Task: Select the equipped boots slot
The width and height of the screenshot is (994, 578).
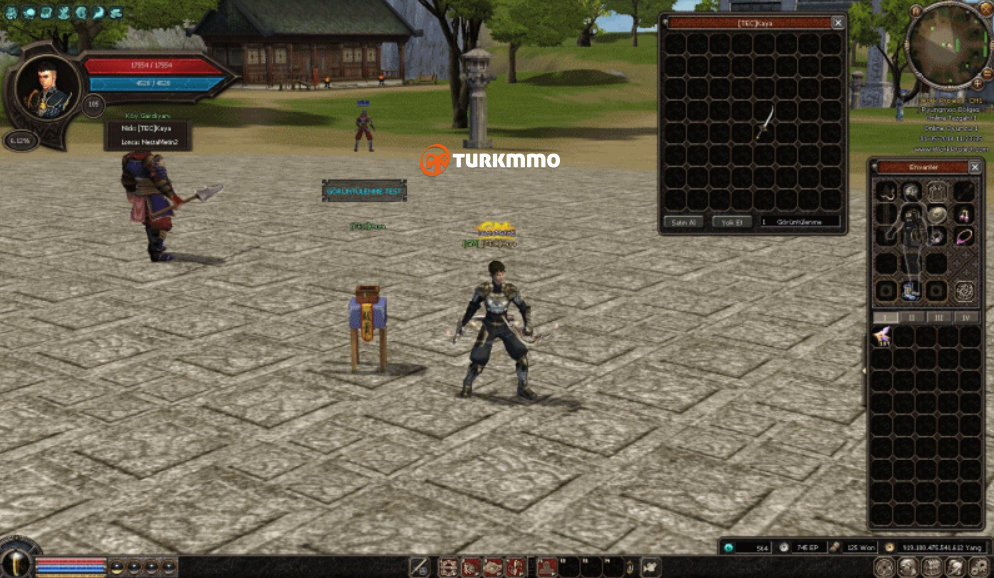Action: (x=912, y=290)
